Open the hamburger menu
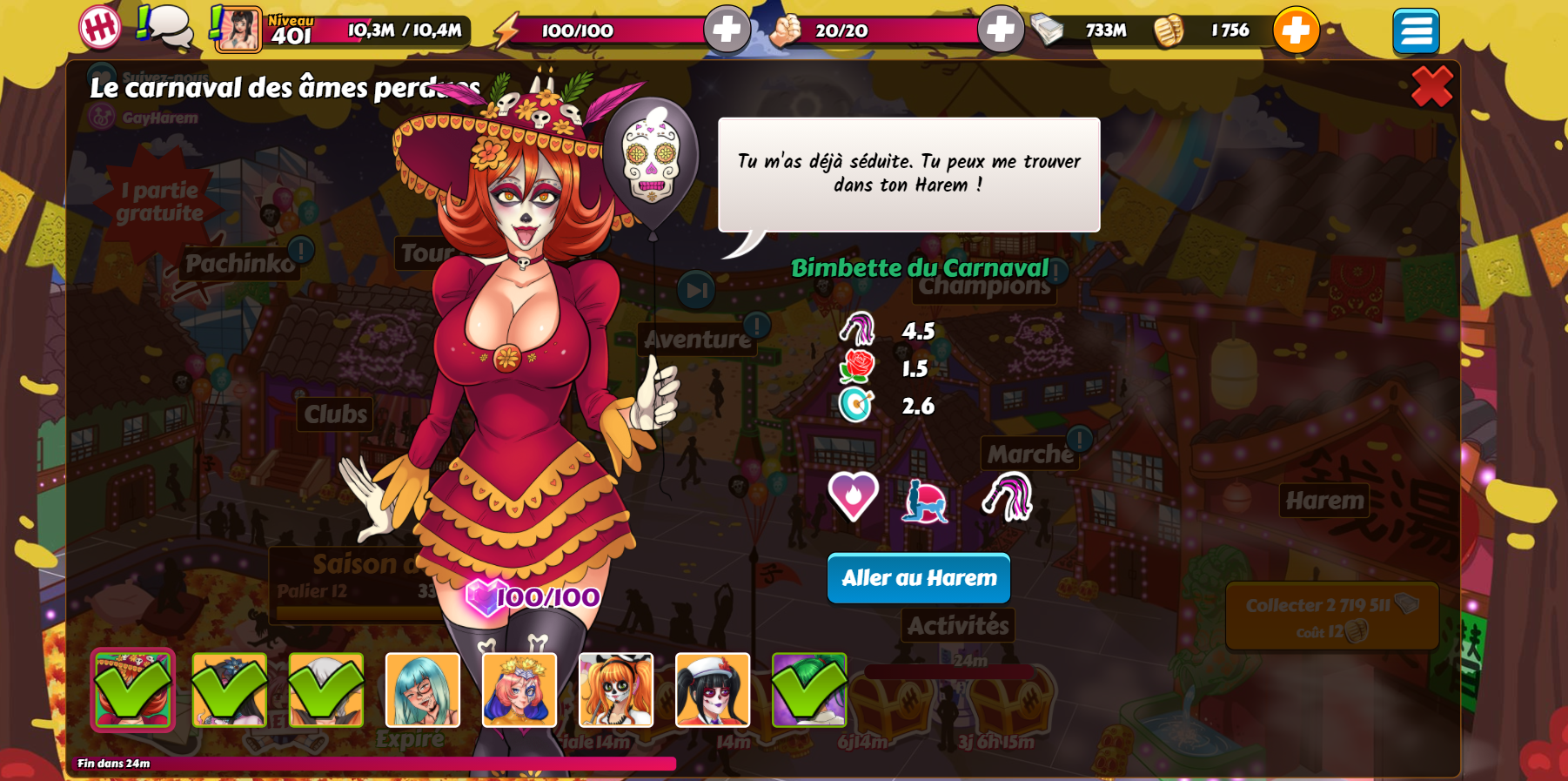The height and width of the screenshot is (781, 1568). (x=1415, y=31)
